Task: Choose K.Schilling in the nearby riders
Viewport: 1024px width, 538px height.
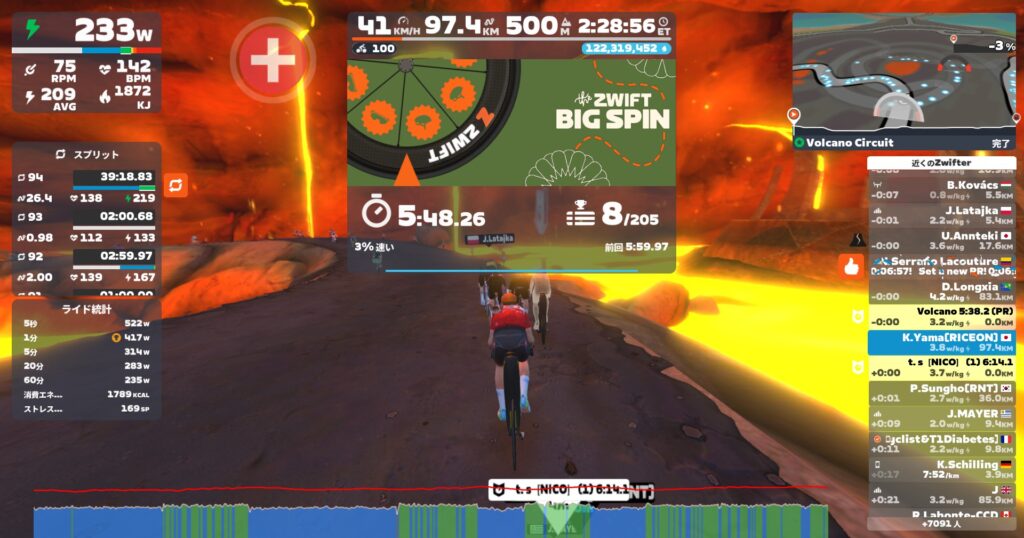Action: 941,469
